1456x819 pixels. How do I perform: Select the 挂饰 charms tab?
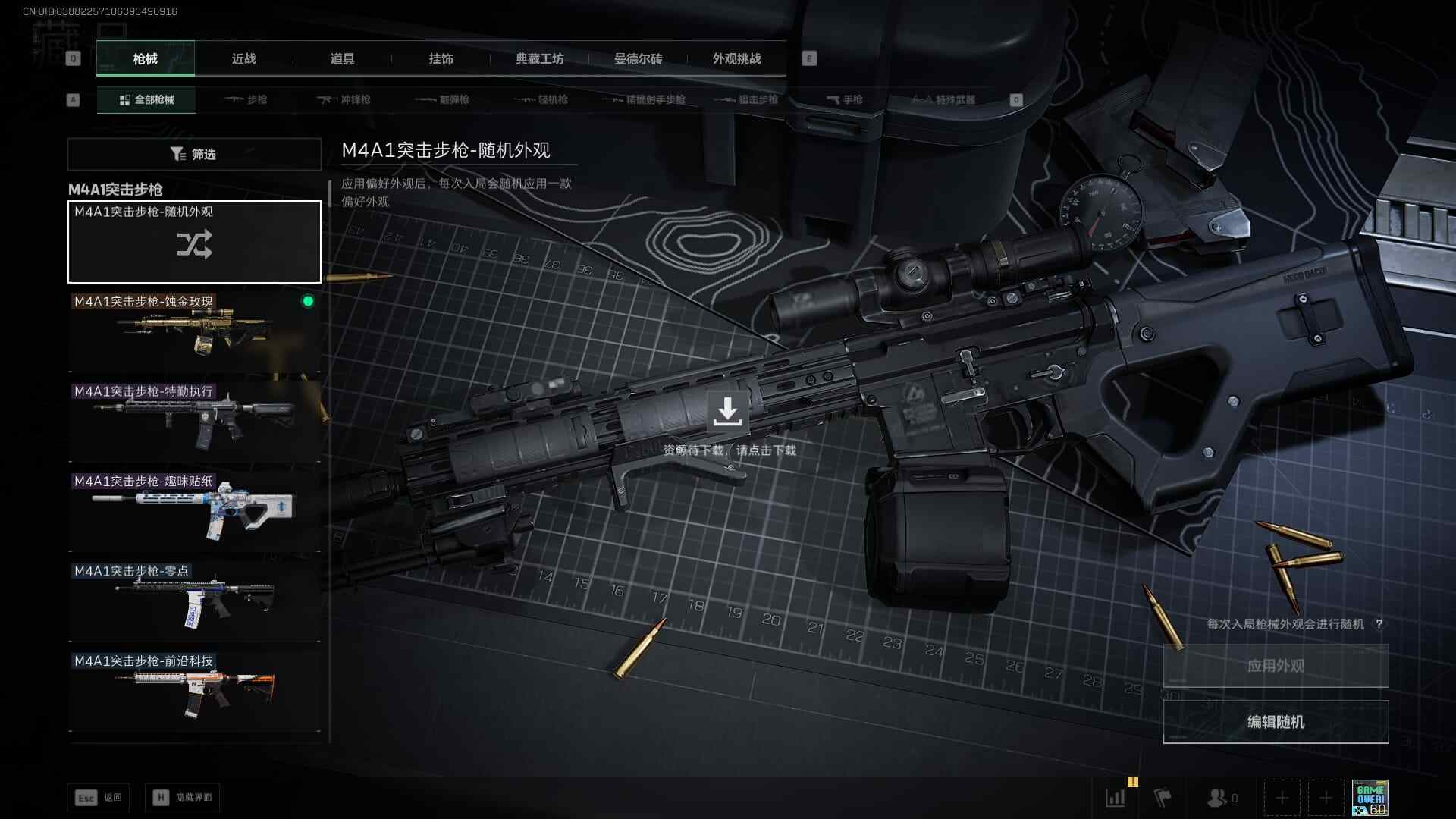click(441, 59)
